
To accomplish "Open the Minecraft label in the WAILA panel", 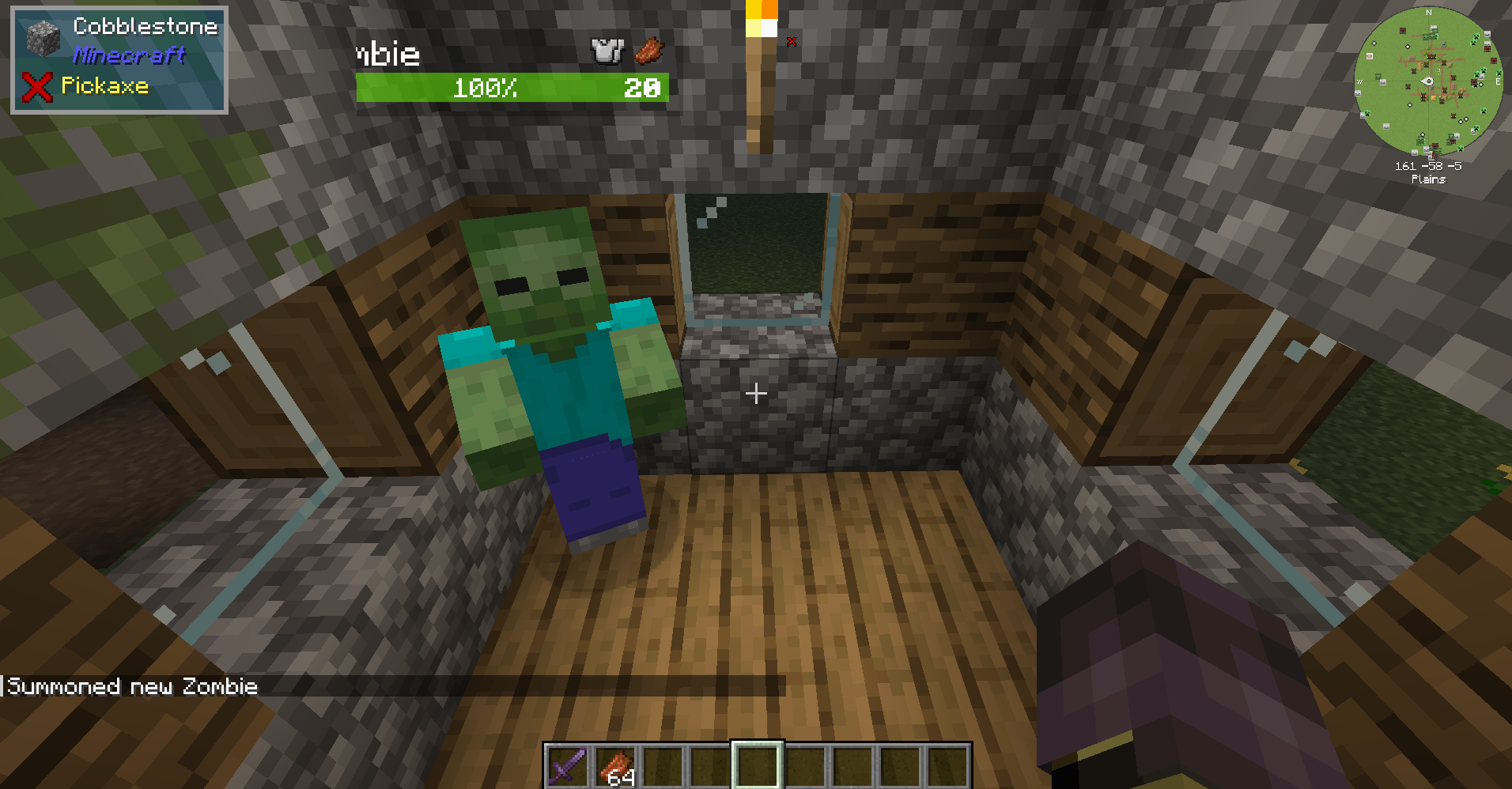I will [130, 55].
